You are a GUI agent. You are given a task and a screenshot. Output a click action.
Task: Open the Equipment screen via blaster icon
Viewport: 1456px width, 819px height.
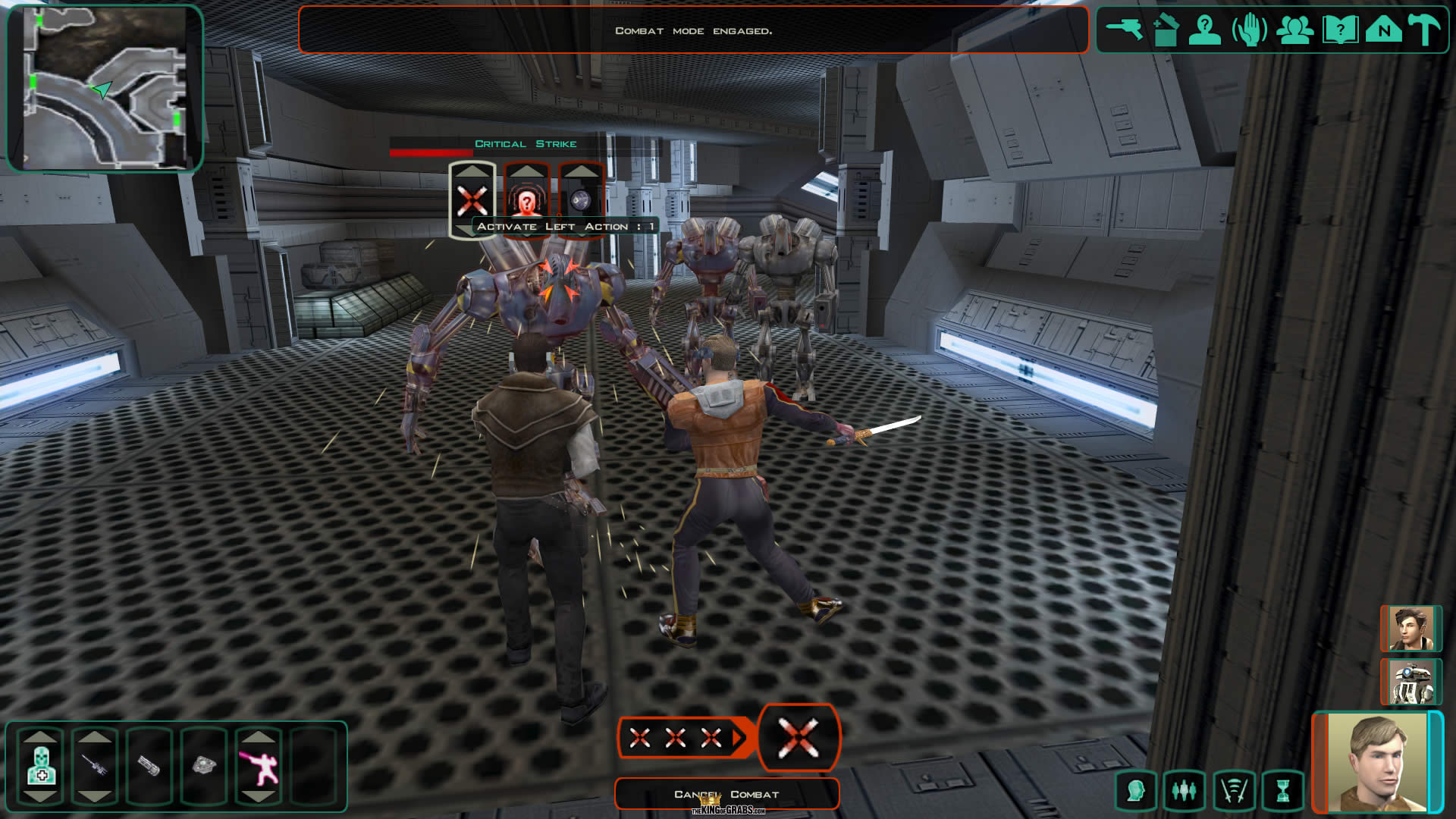pos(1124,30)
